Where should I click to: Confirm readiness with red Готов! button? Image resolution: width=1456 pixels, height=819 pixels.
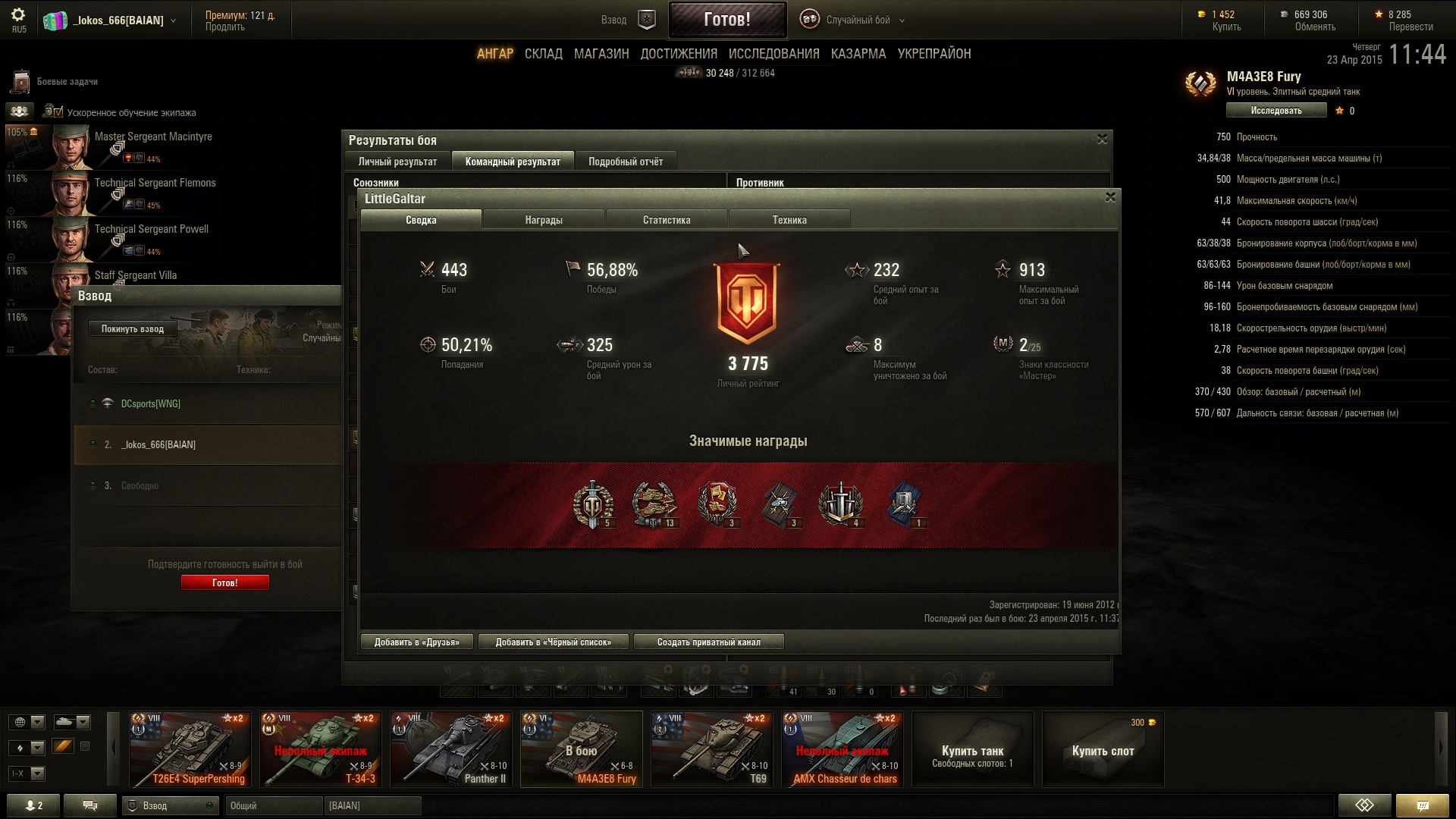point(225,582)
